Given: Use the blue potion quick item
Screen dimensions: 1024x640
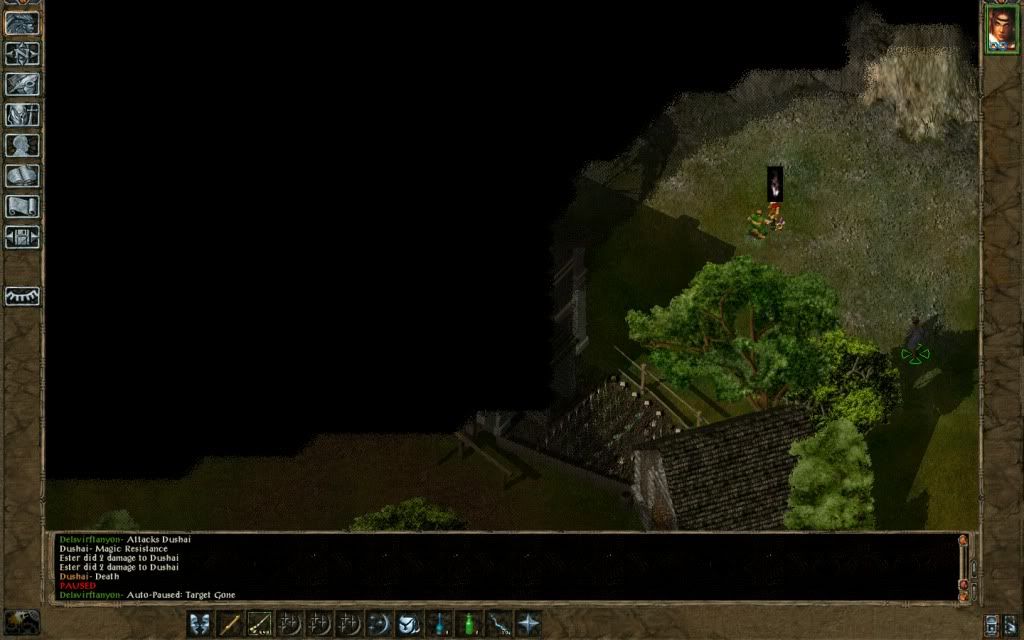Looking at the screenshot, I should 439,624.
